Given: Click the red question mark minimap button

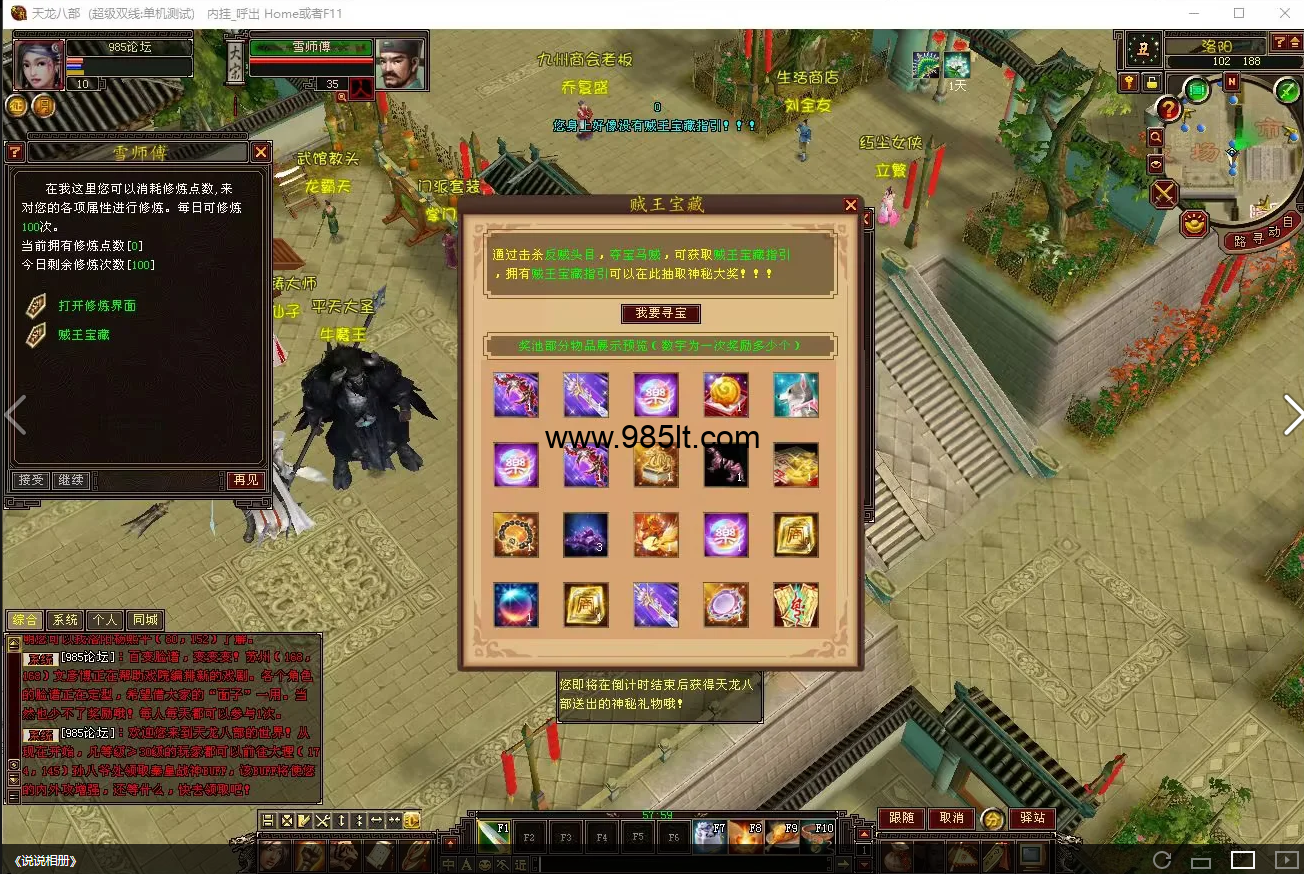Looking at the screenshot, I should [1168, 109].
